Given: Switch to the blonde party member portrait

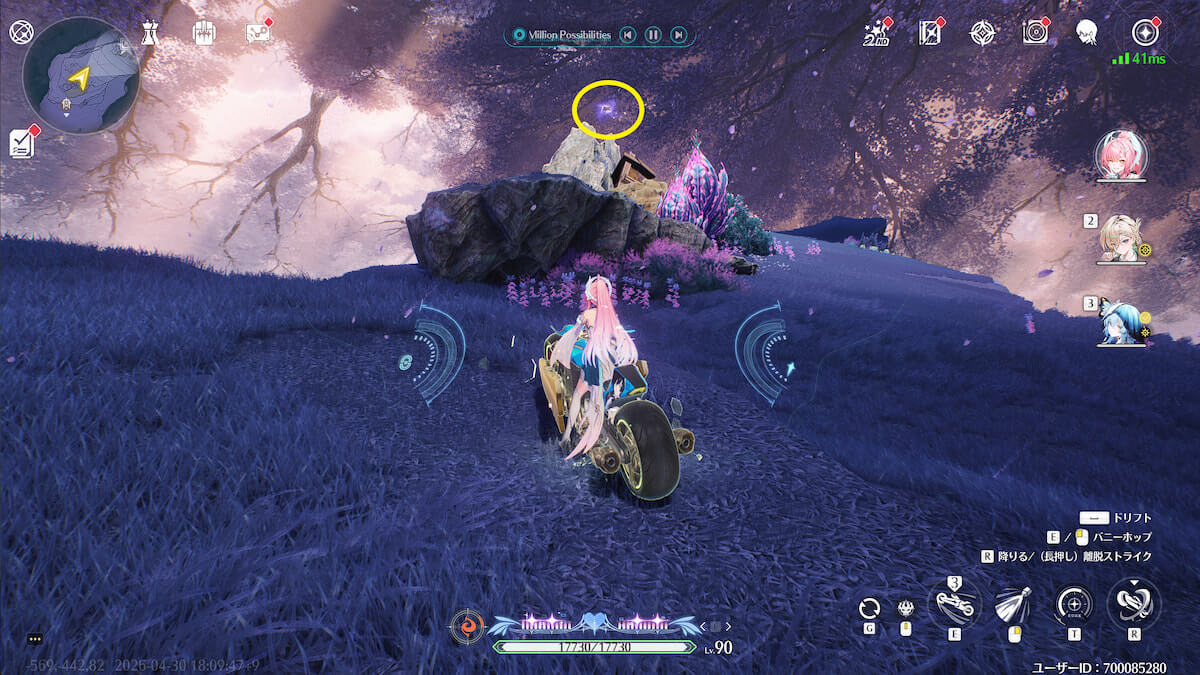Looking at the screenshot, I should click(x=1120, y=240).
